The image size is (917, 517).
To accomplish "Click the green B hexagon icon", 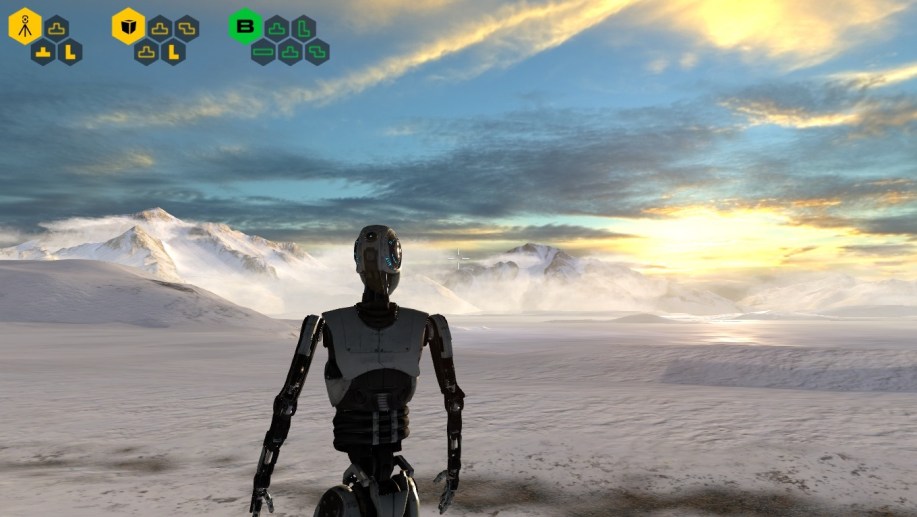I will (245, 26).
